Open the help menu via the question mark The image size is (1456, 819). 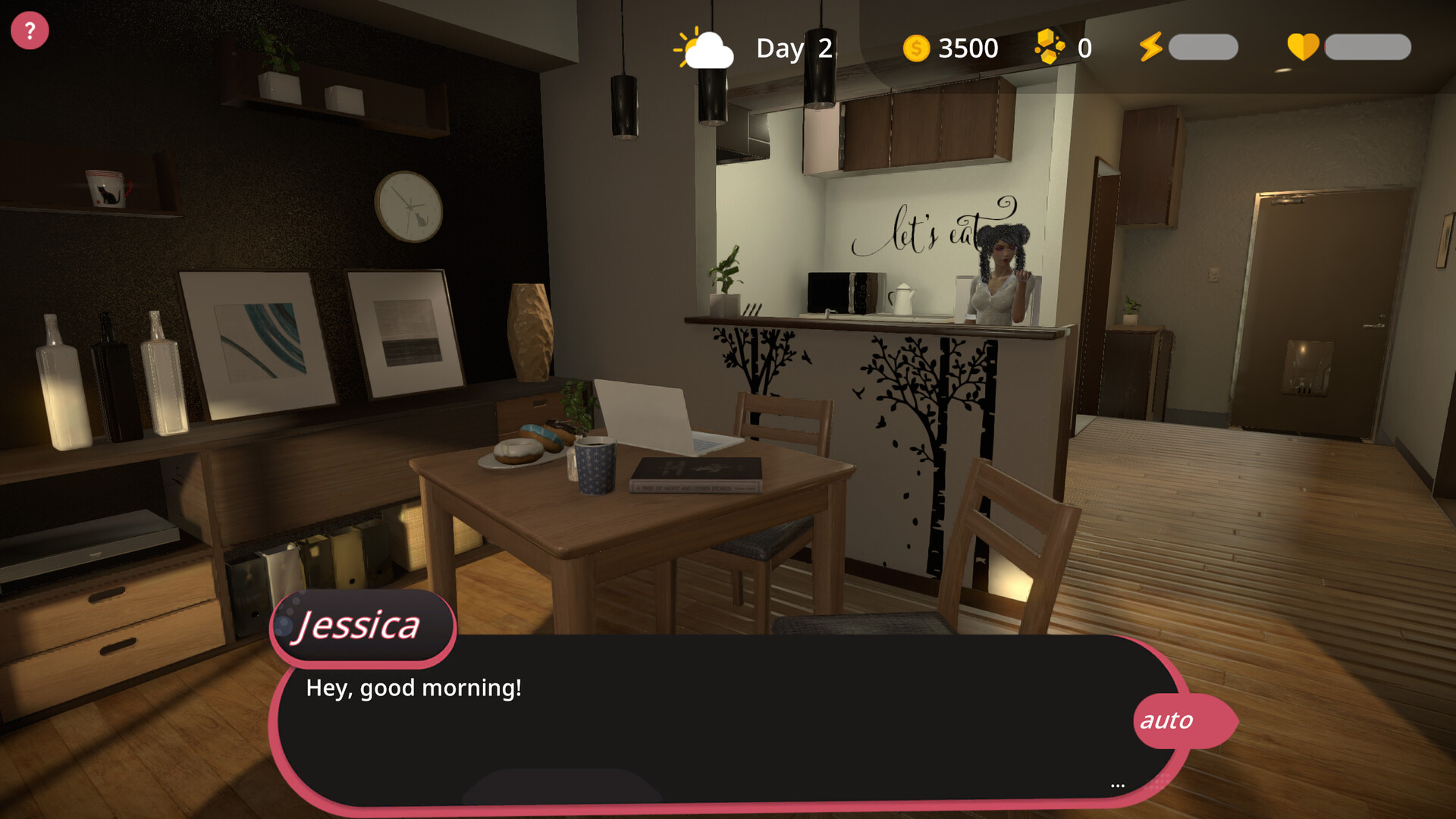(x=29, y=30)
